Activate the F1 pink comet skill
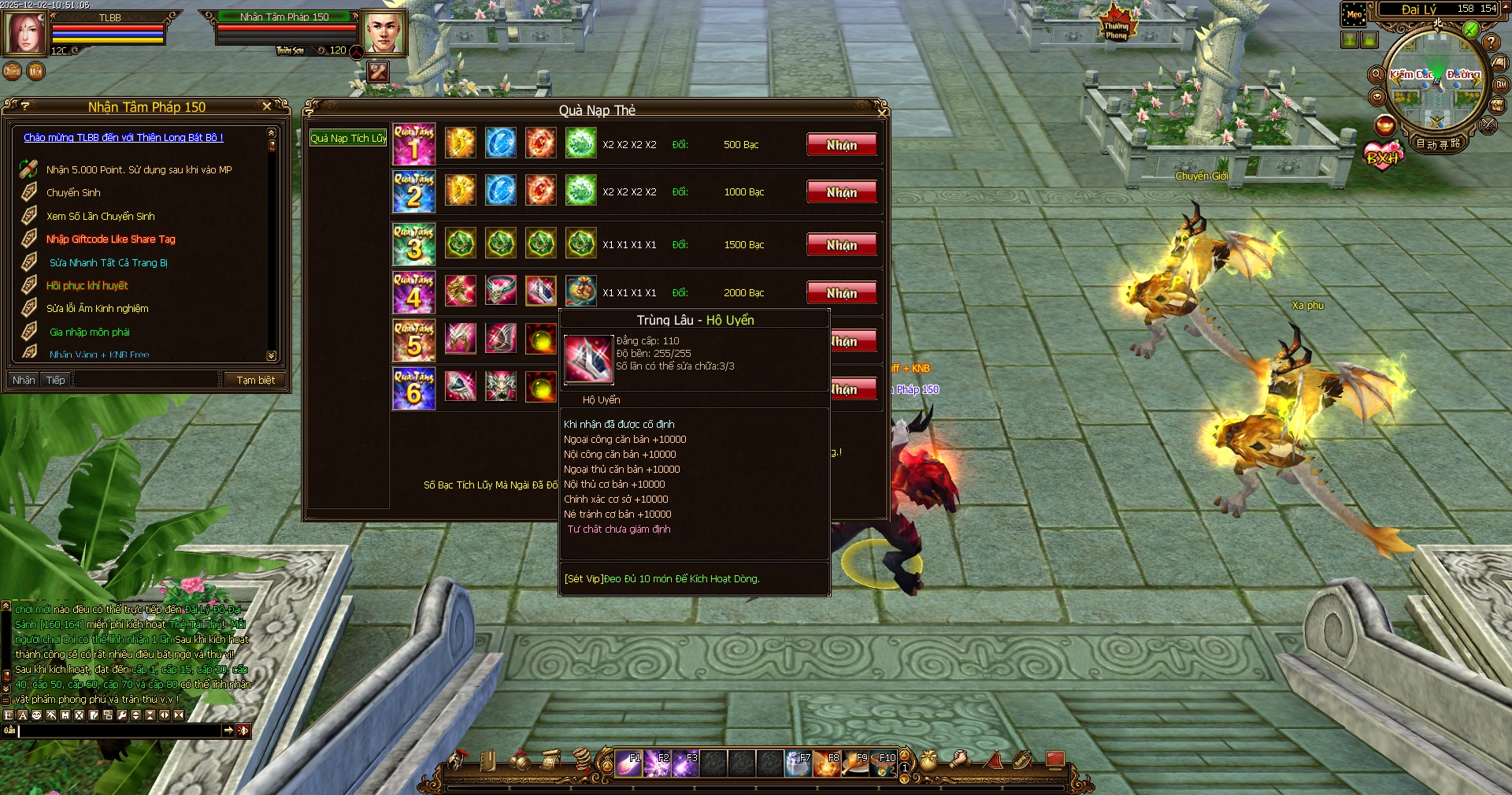1512x795 pixels. (628, 763)
